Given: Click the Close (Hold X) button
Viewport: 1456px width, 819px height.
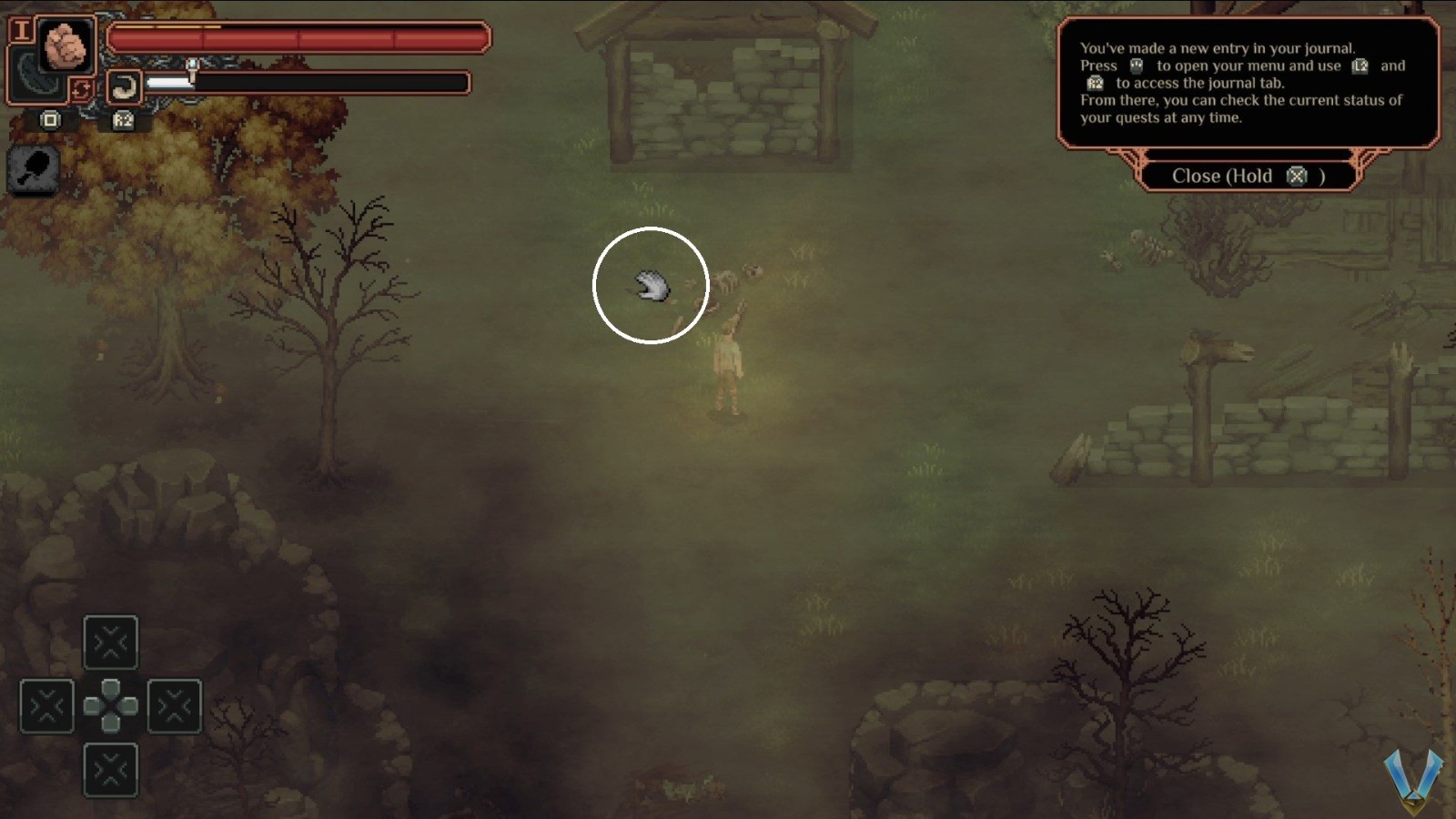Looking at the screenshot, I should tap(1249, 177).
